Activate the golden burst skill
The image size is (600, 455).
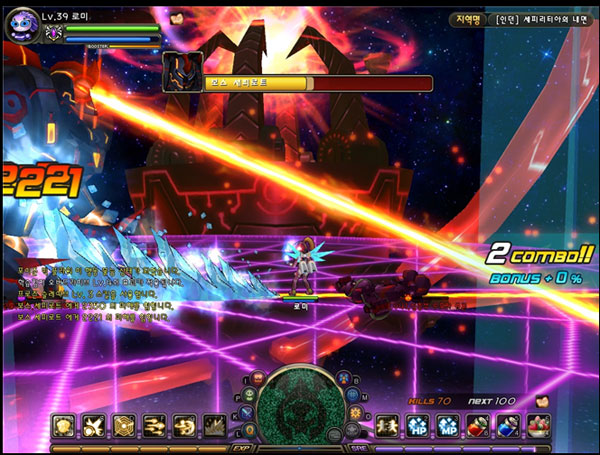point(214,425)
